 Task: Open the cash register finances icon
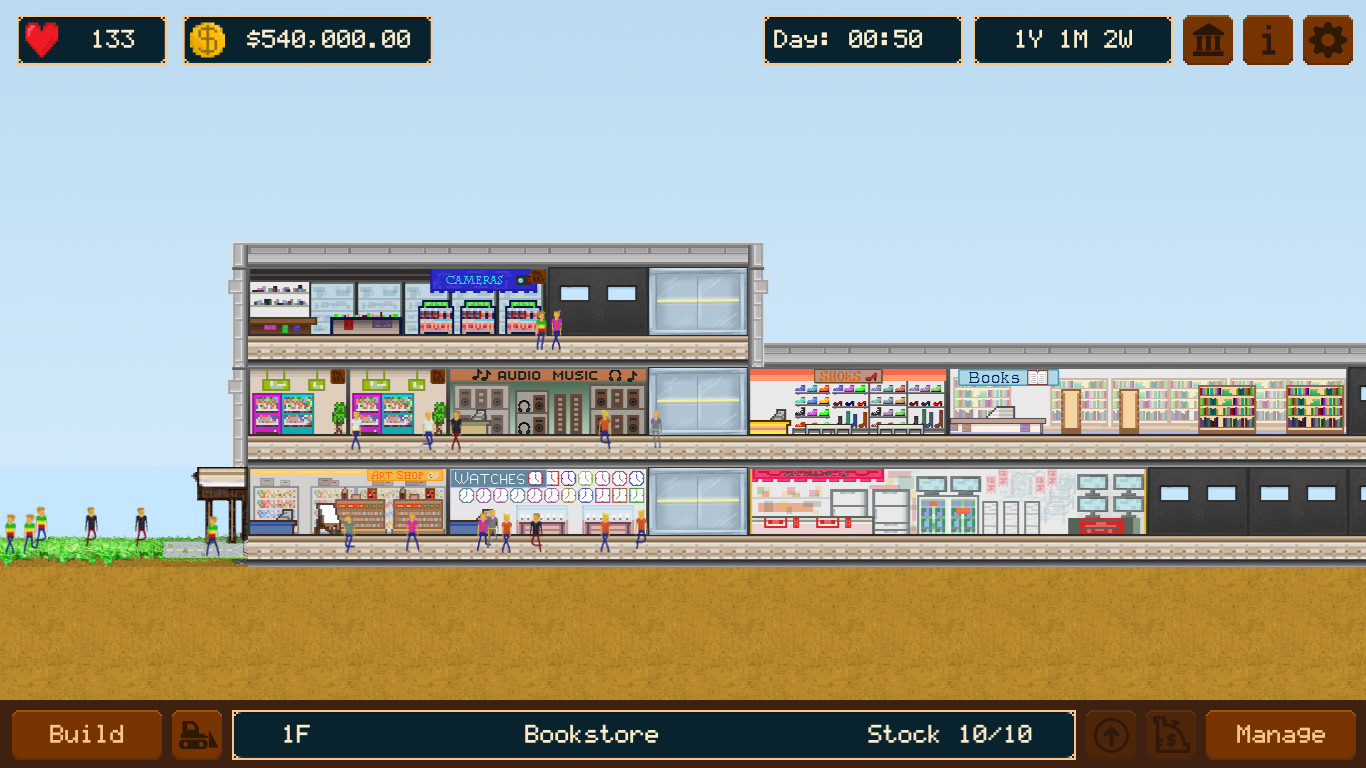(1170, 734)
